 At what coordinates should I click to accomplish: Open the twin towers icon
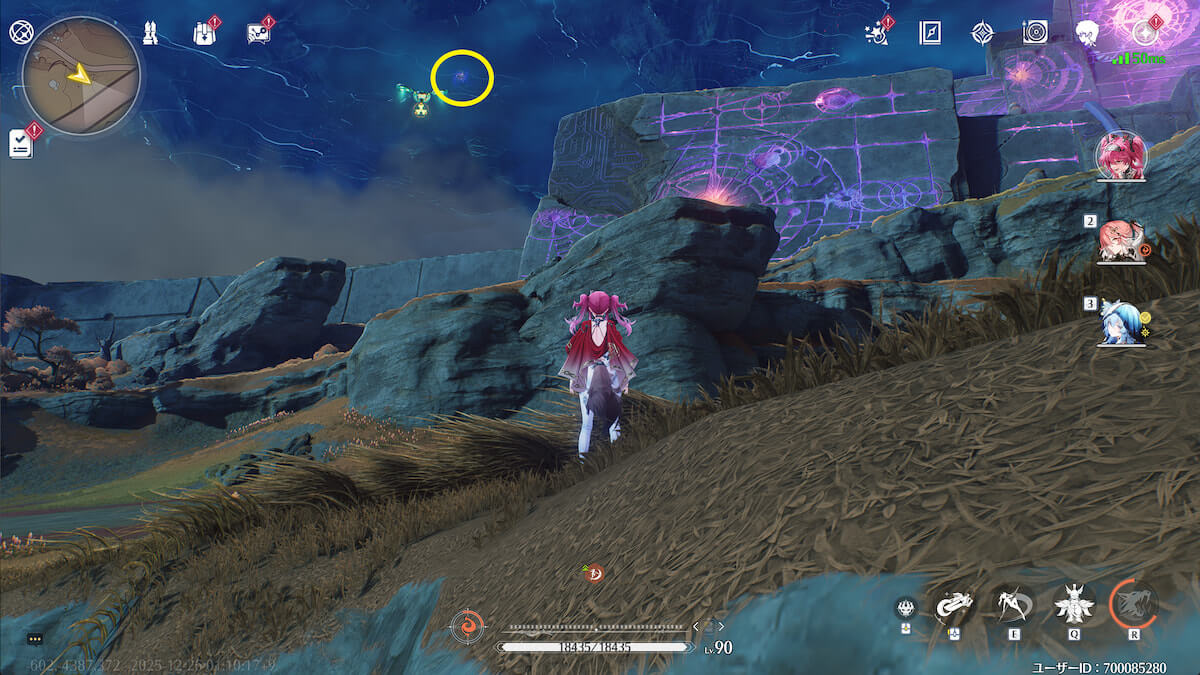150,33
